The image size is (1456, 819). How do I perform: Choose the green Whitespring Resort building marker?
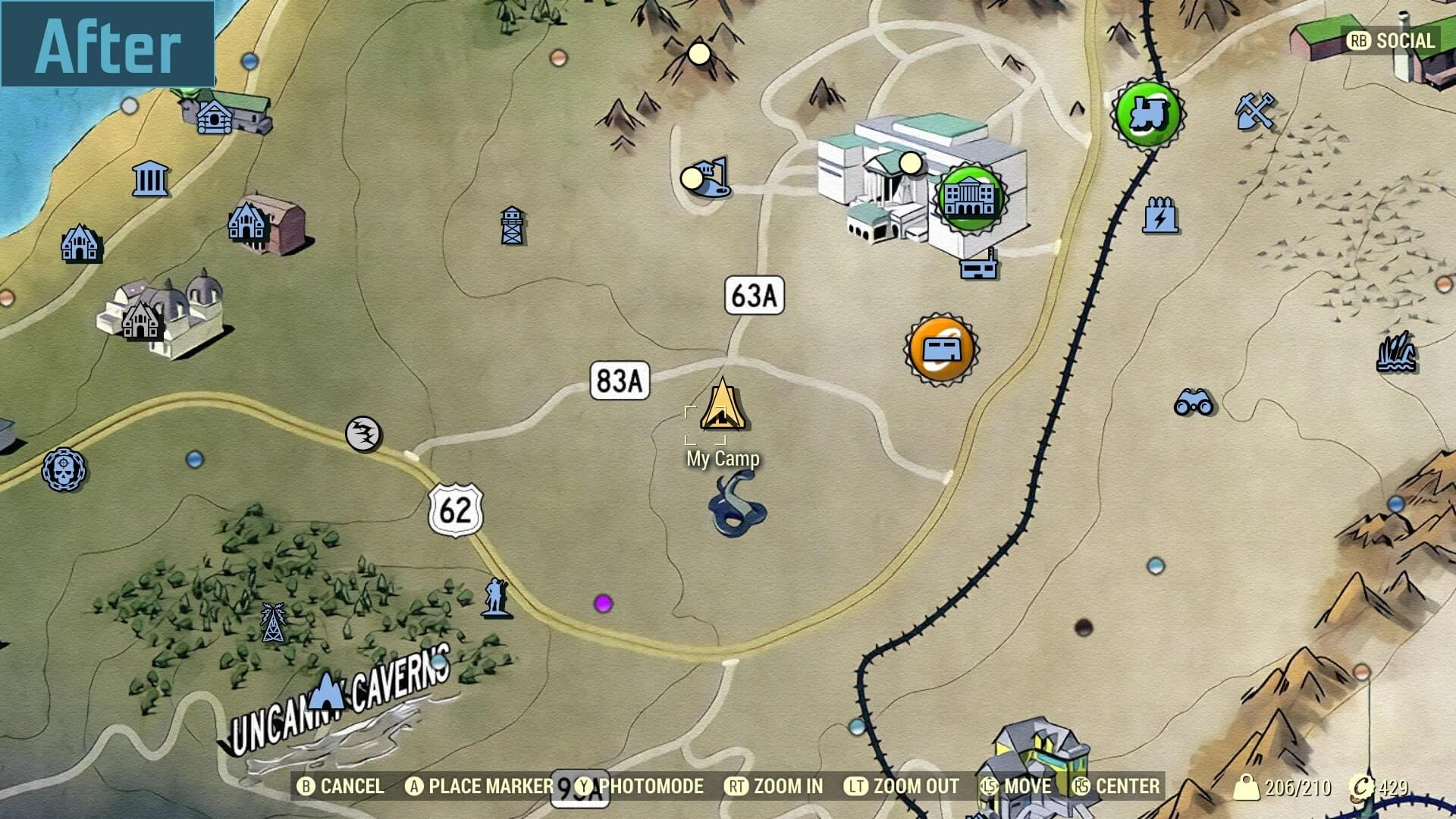coord(971,197)
